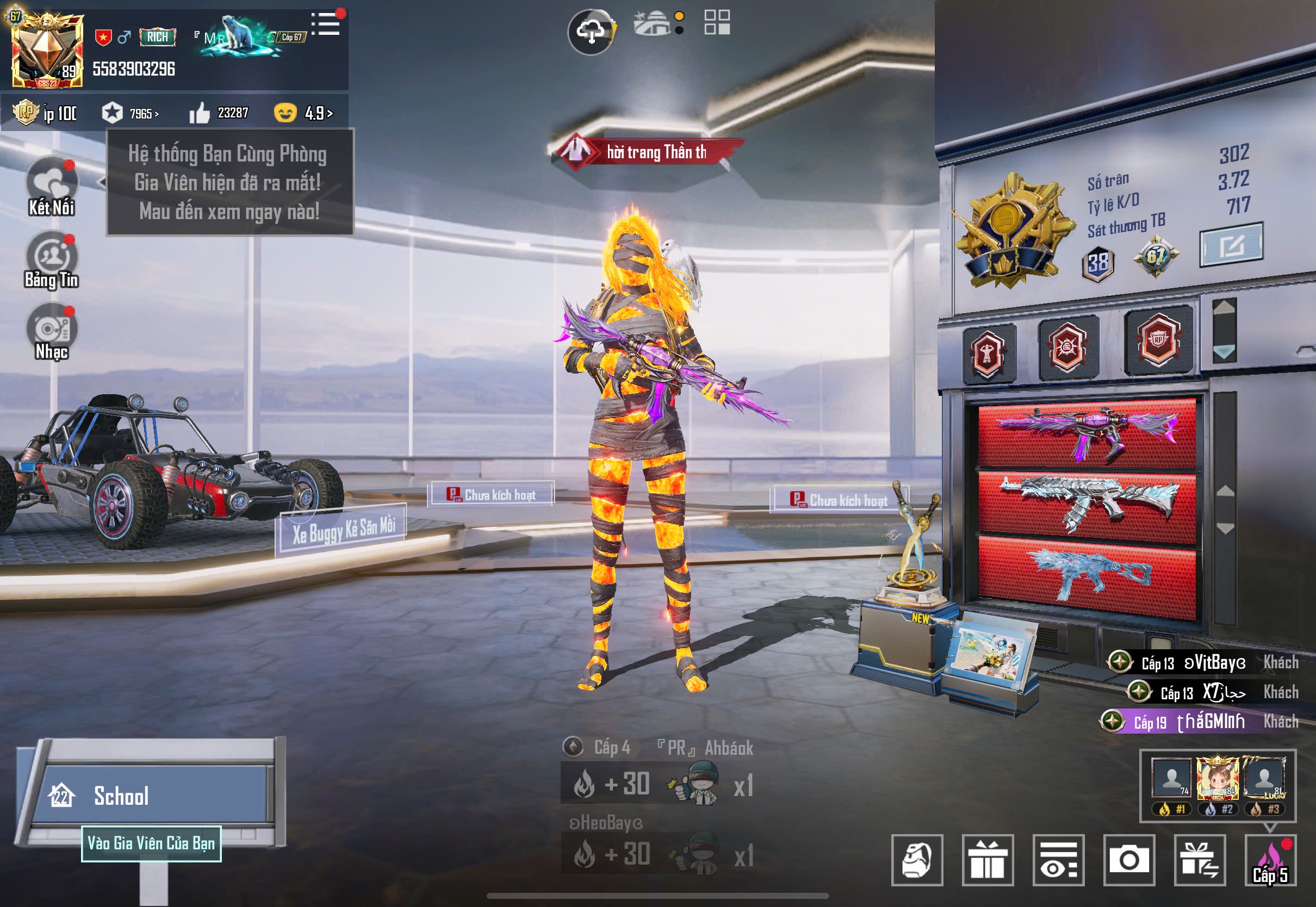
Task: Open the list menu with red dot
Action: (x=327, y=25)
